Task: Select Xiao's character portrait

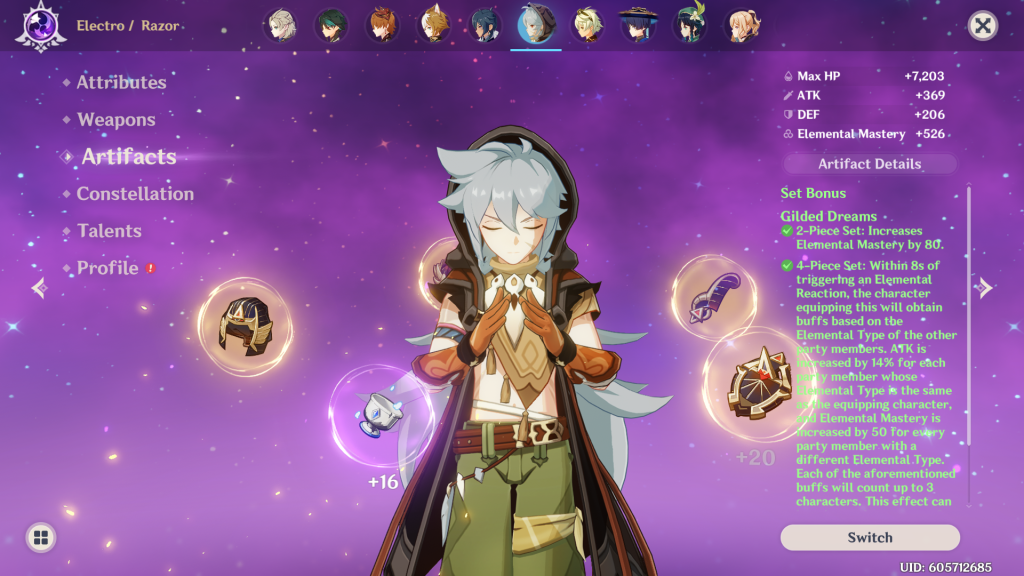Action: [x=332, y=26]
